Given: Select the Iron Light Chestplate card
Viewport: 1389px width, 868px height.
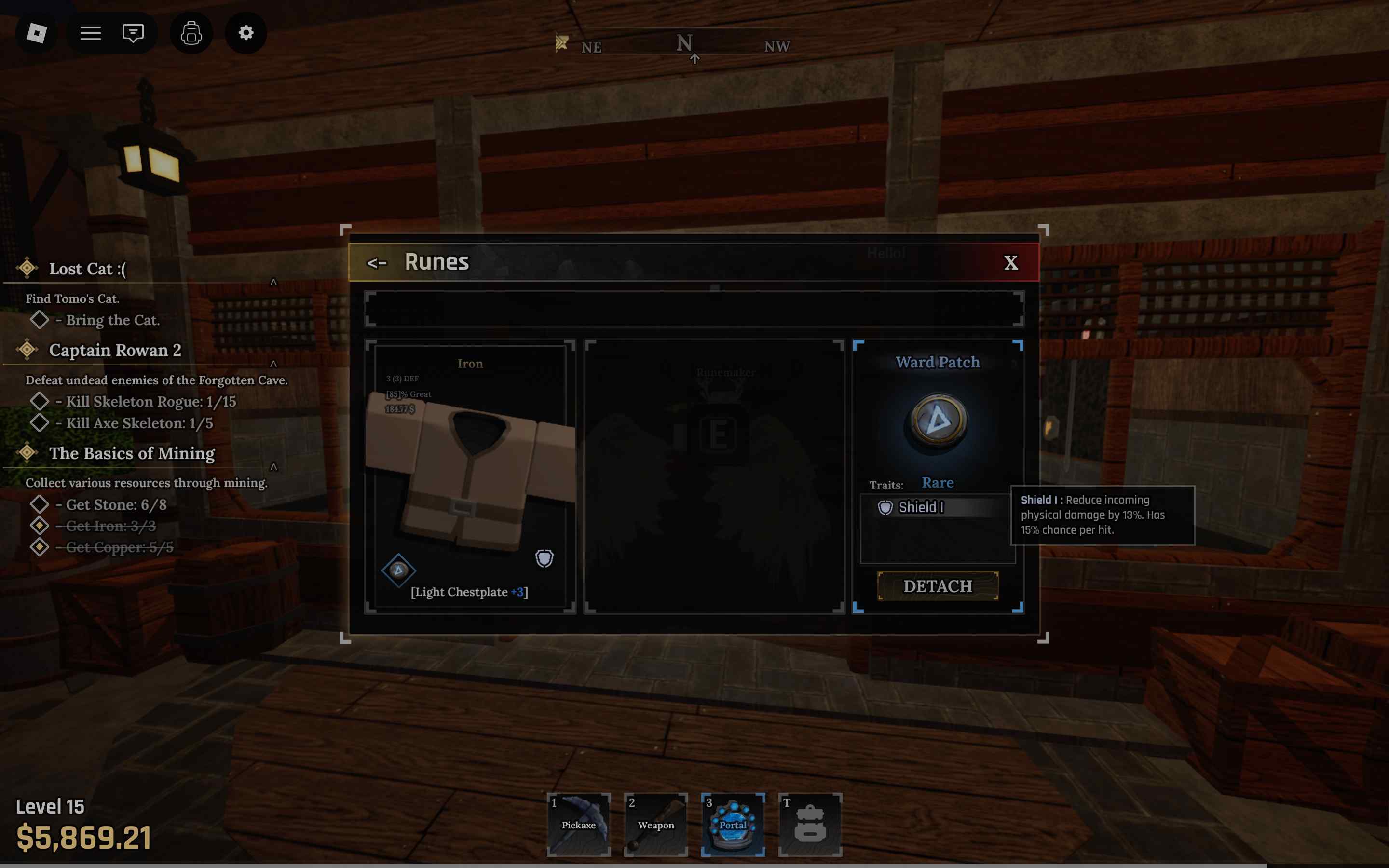Looking at the screenshot, I should 470,476.
